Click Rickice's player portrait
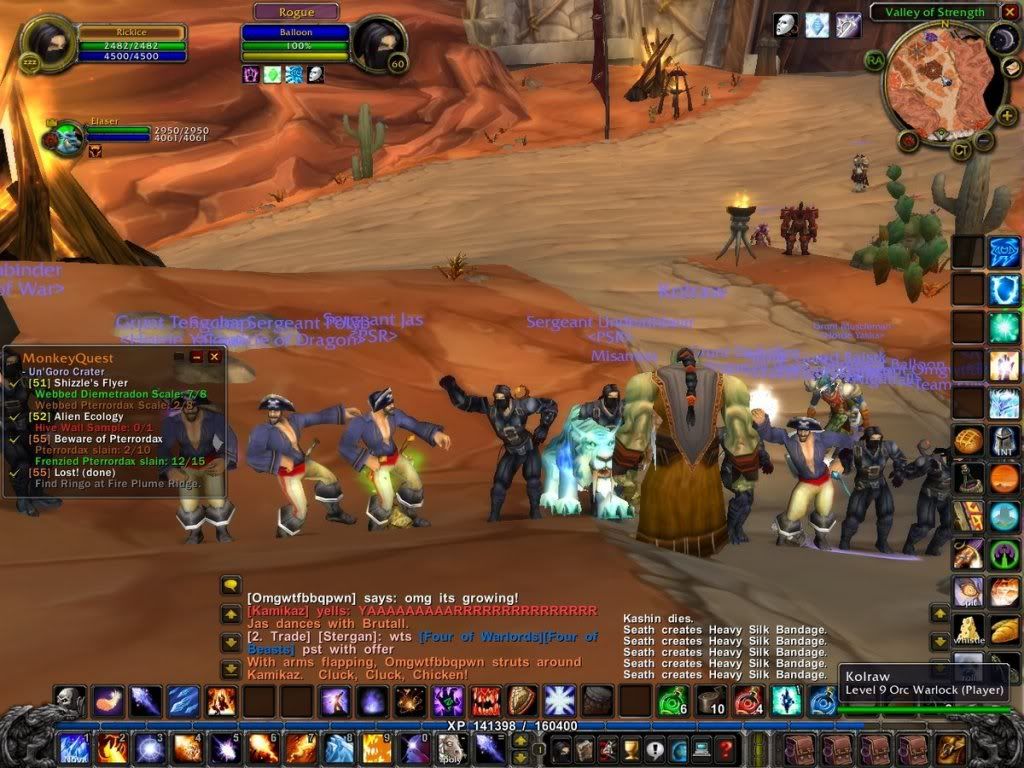Screen dimensions: 1024x768 pos(47,44)
